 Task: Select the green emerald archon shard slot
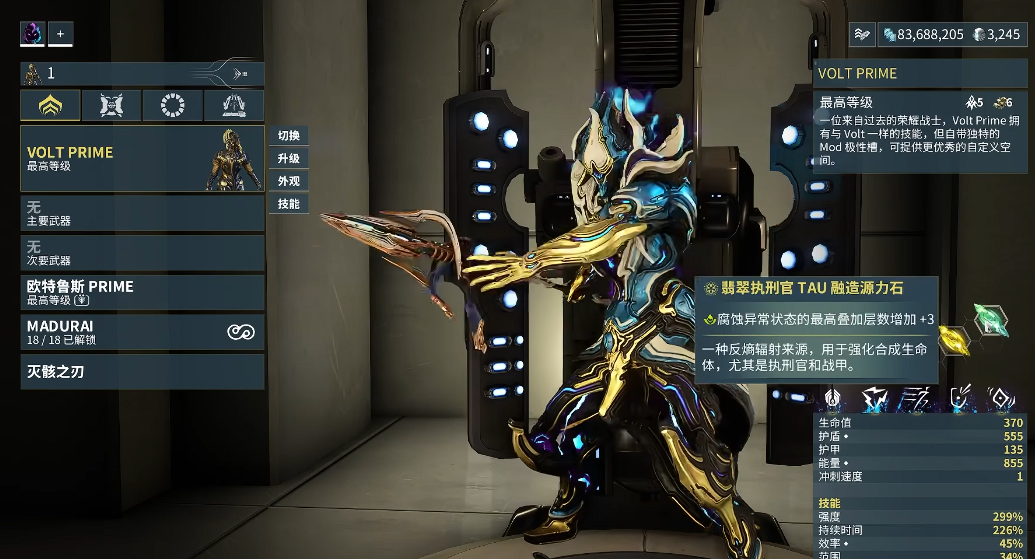(x=990, y=320)
